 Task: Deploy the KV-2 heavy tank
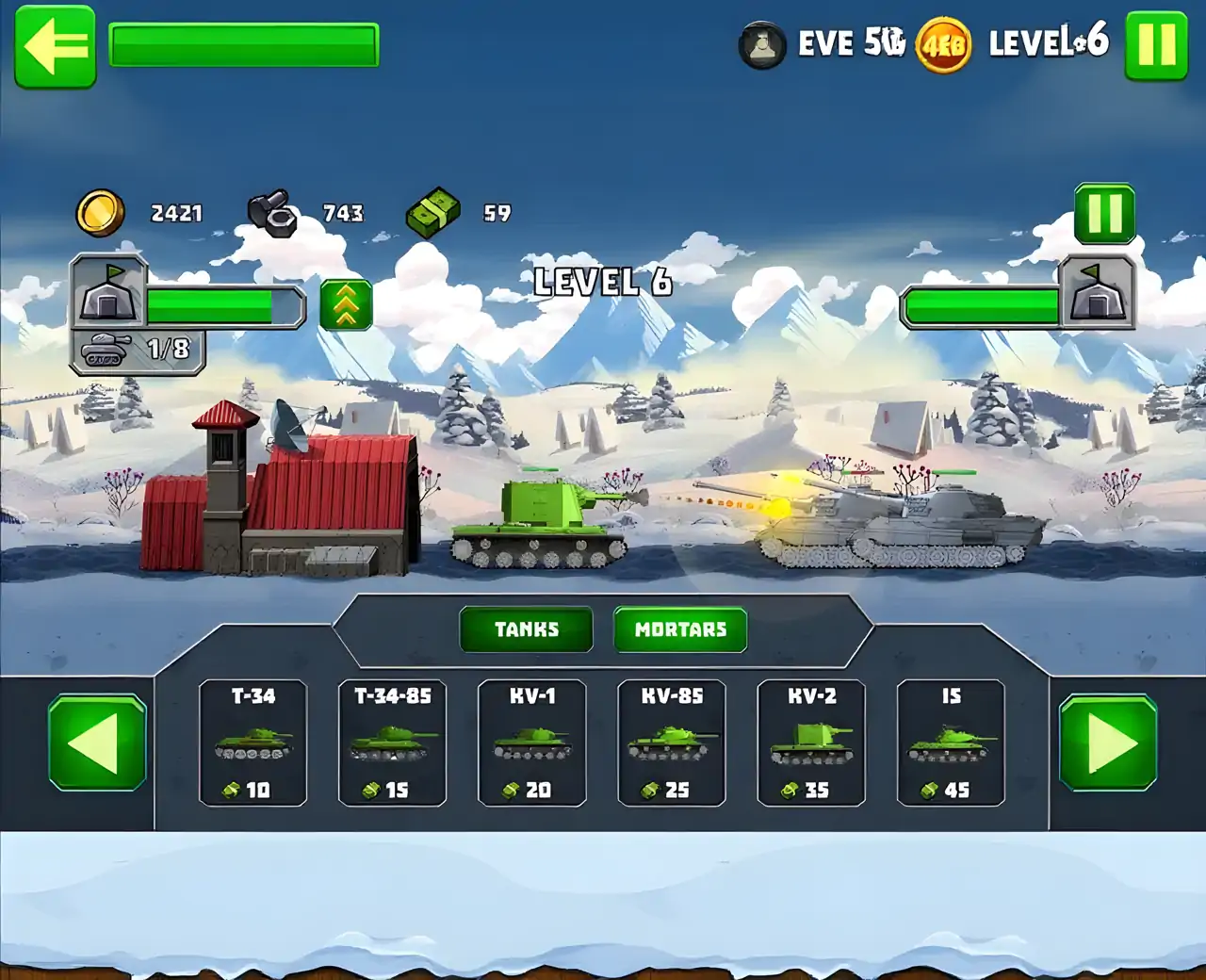pyautogui.click(x=811, y=743)
